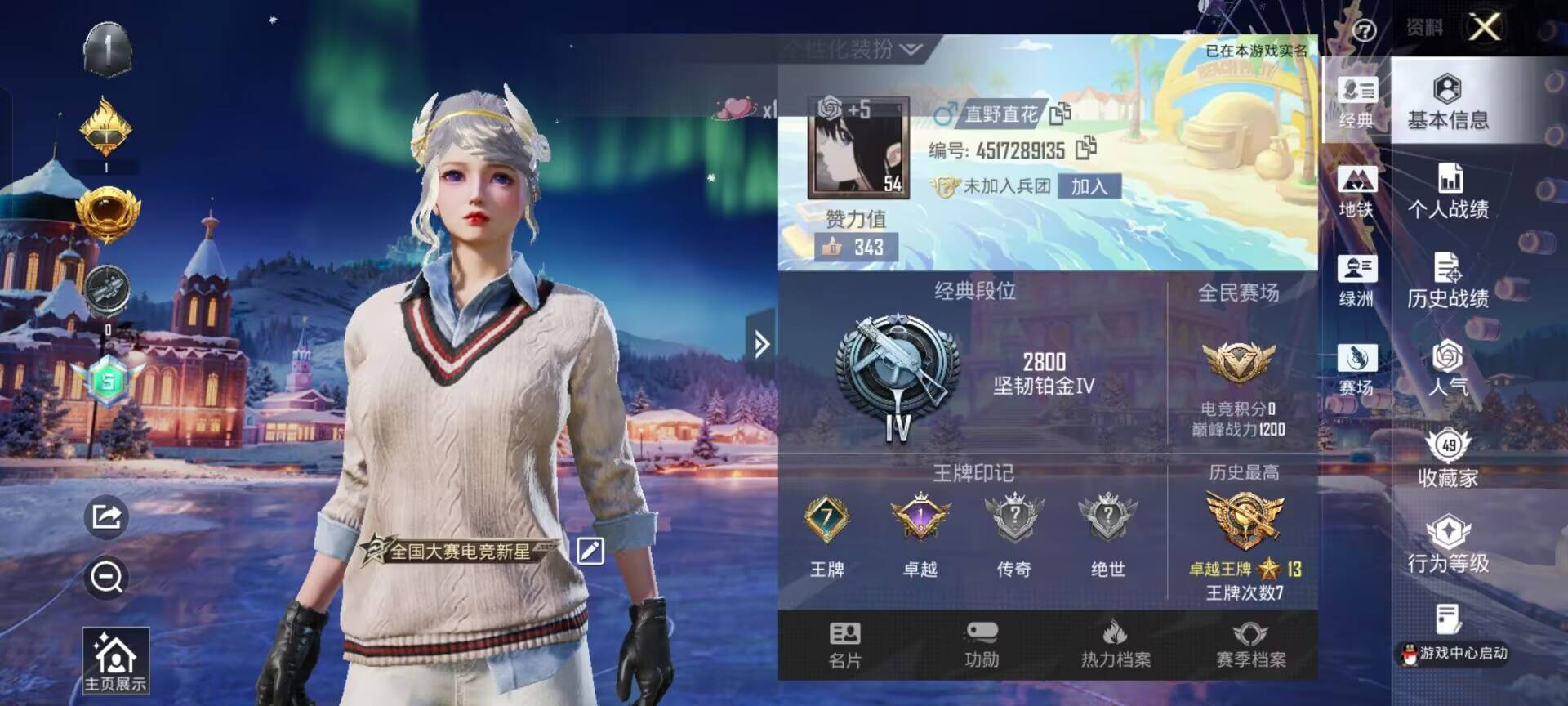Viewport: 1568px width, 706px height.
Task: Open the 赛季档案 season archive
Action: pos(1250,645)
